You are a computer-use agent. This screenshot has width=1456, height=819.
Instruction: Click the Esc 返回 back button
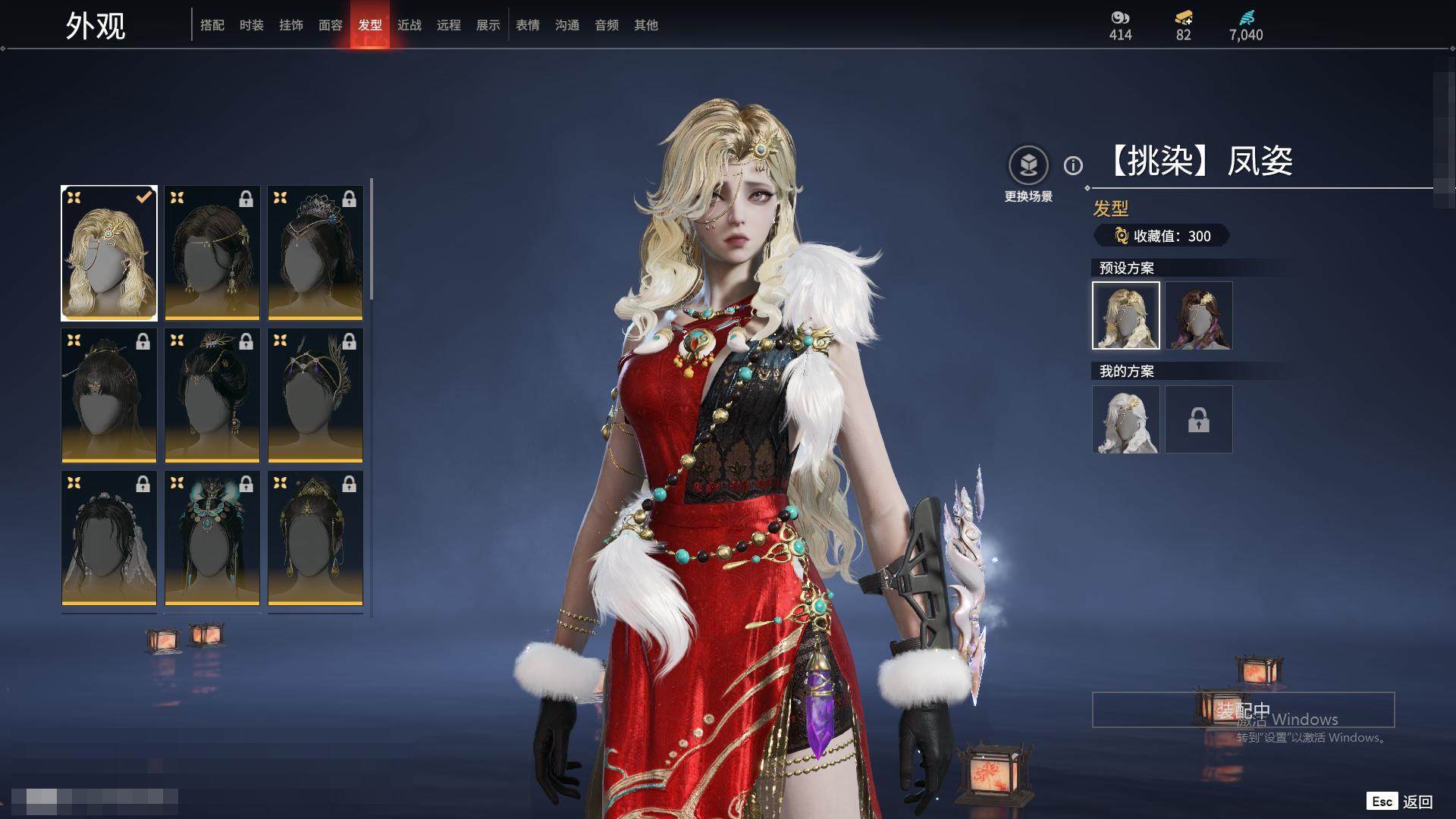tap(1400, 802)
